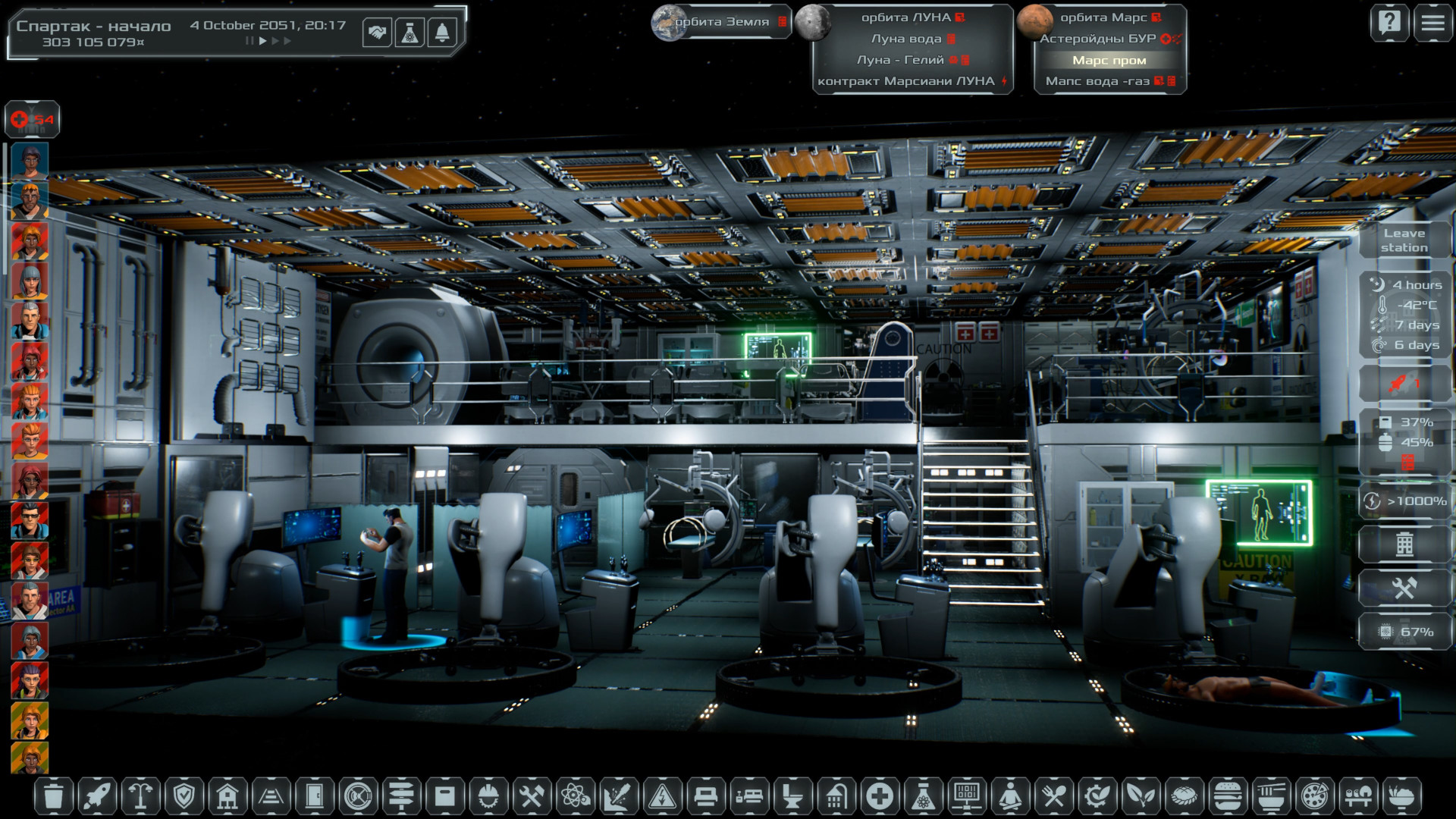Click the toilet facilities icon in bottom toolbar
Screen dimensions: 1456x819
tap(792, 794)
